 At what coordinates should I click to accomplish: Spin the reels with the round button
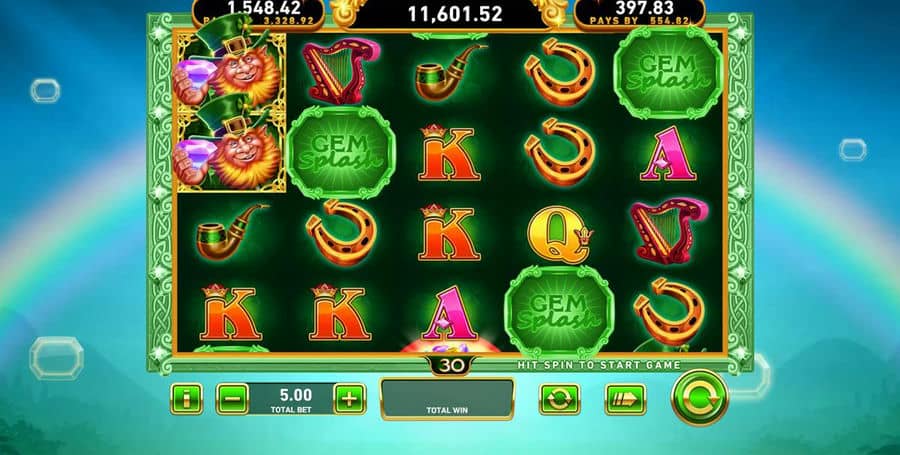(x=699, y=398)
